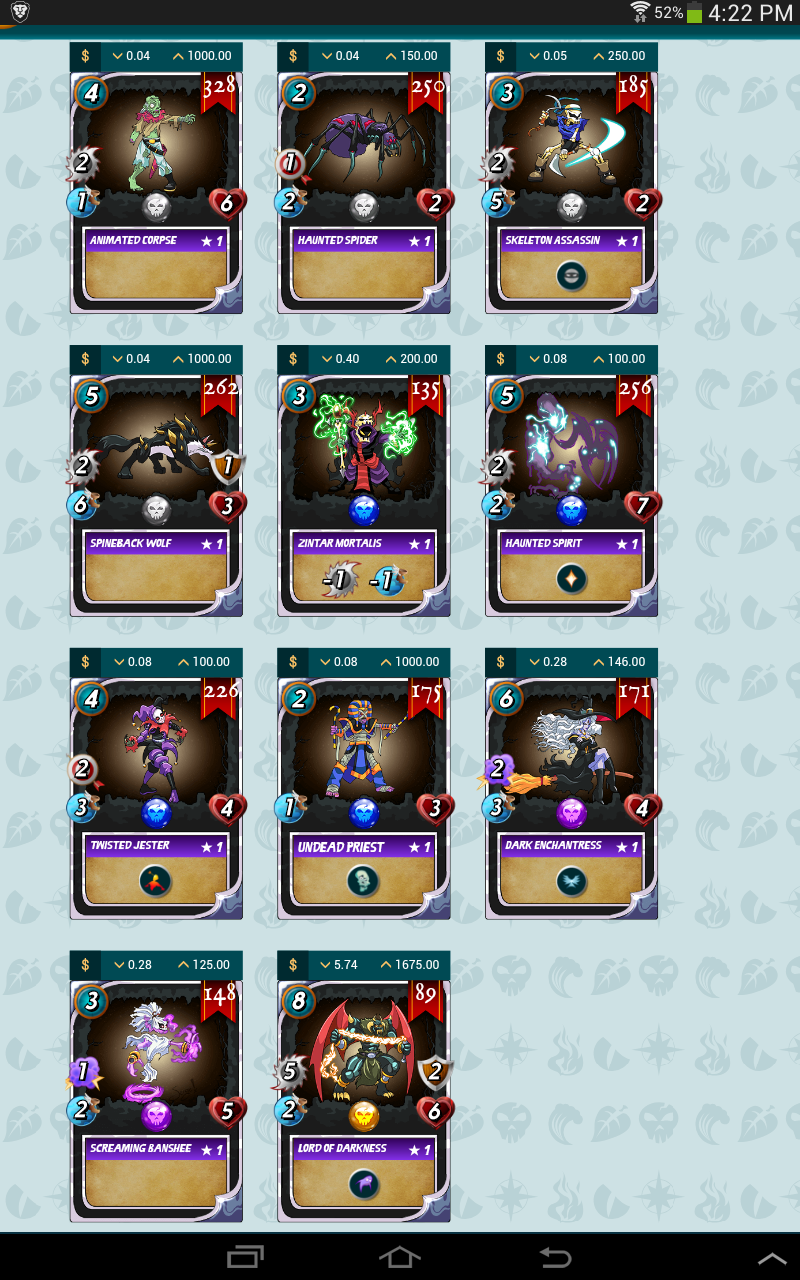
Task: Tap the Android back button
Action: [x=555, y=1257]
